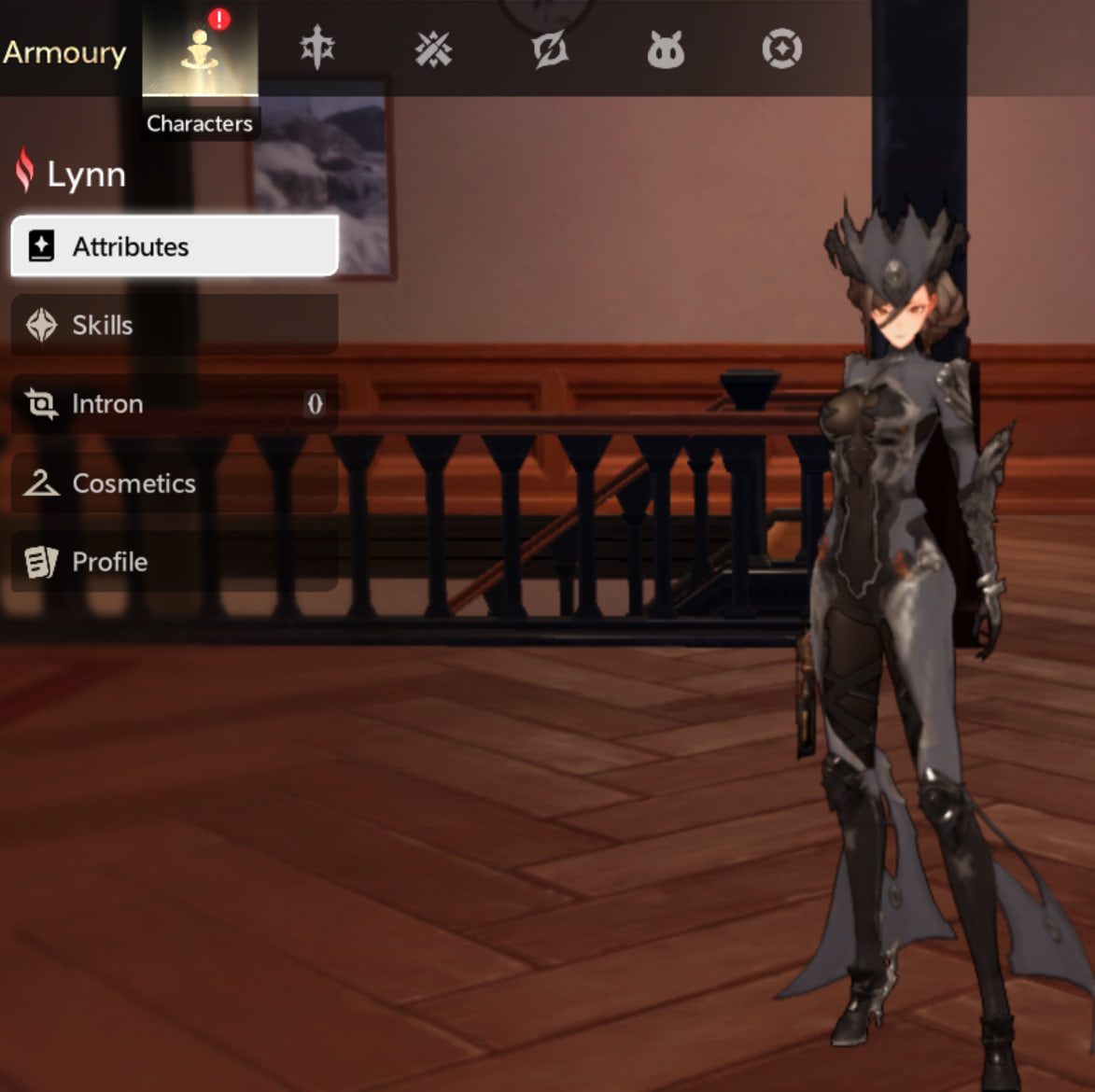Switch to the sword-and-wings emblem tab
Screen dimensions: 1095x1092
tap(317, 49)
